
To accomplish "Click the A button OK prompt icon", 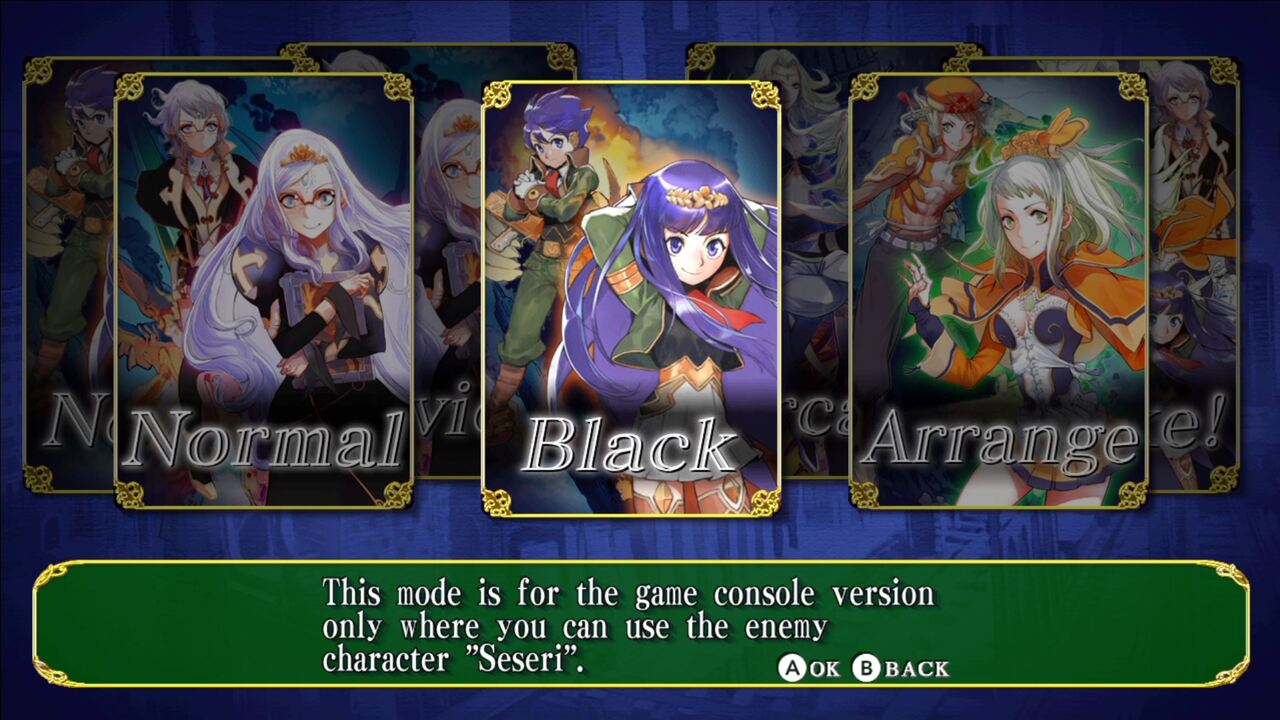I will (793, 667).
